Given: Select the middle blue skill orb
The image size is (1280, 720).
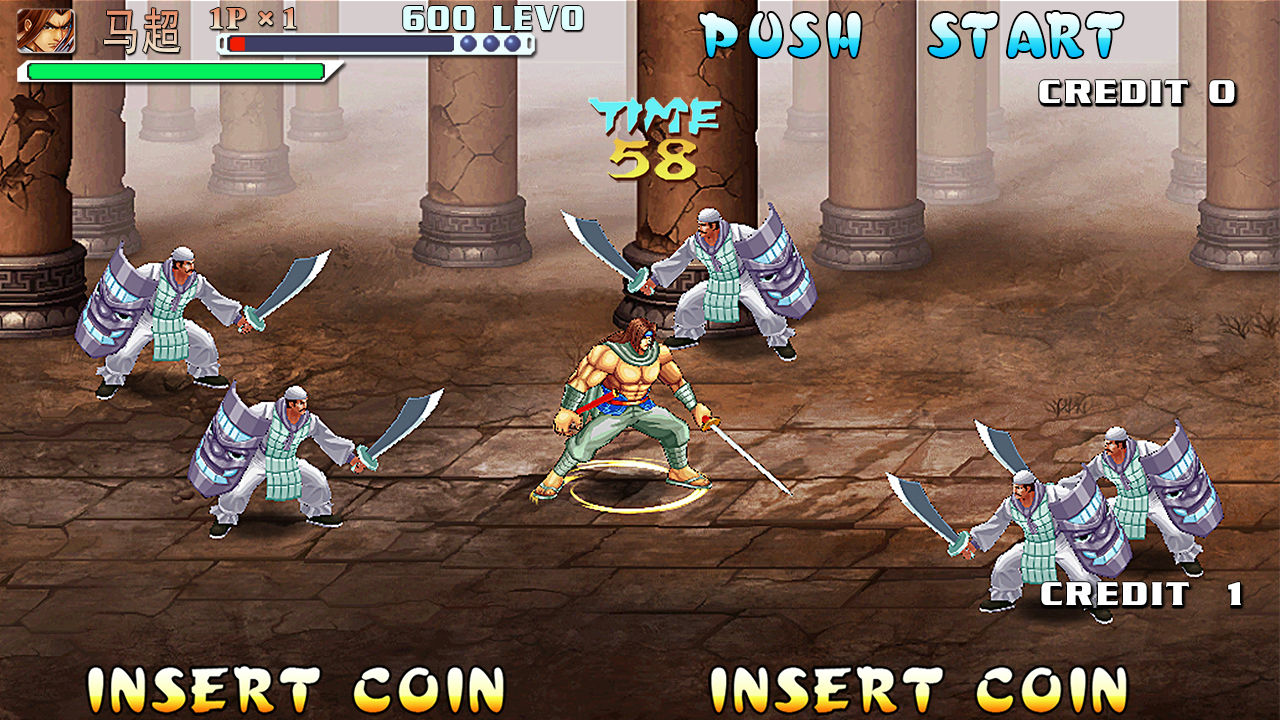Looking at the screenshot, I should coord(489,42).
